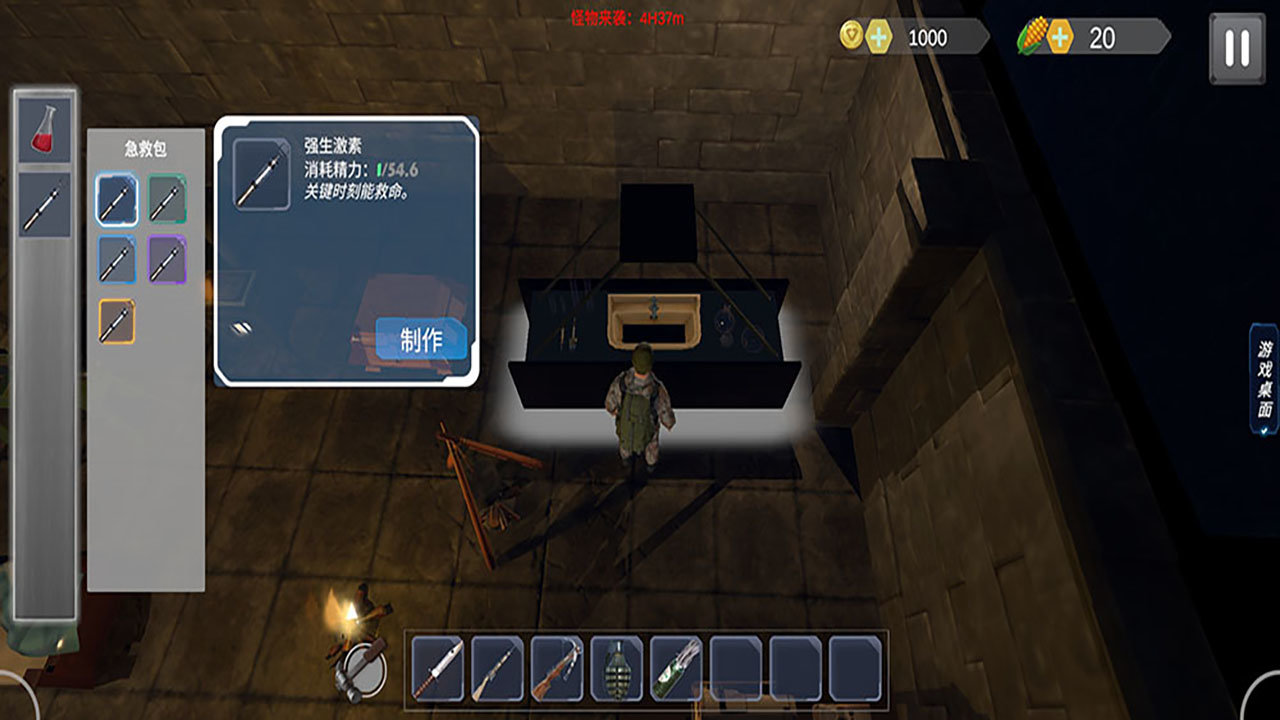The image size is (1280, 720).
Task: Equip the combat knife from hotbar
Action: pos(438,668)
